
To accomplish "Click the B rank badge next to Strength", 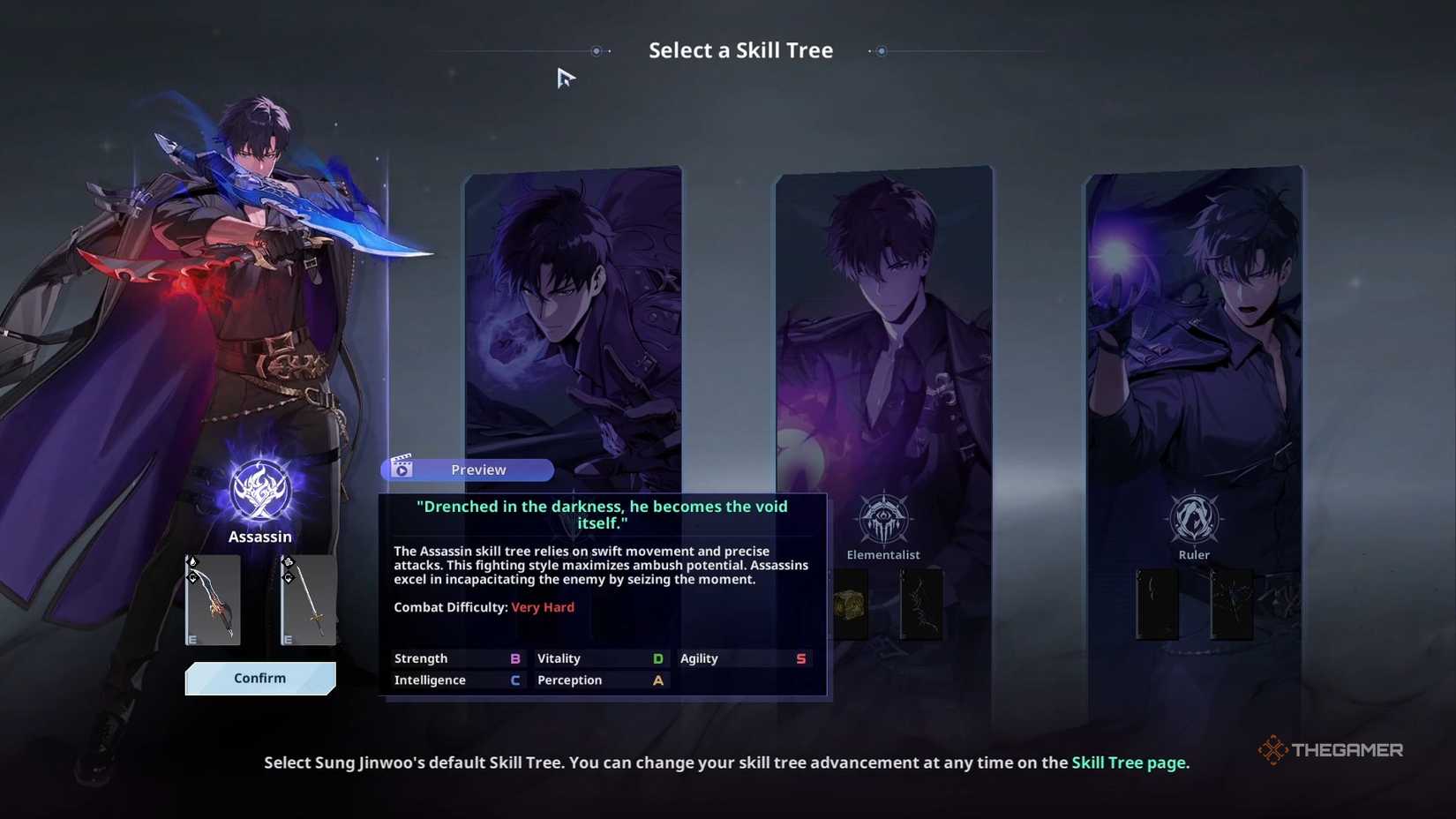I will [x=516, y=657].
